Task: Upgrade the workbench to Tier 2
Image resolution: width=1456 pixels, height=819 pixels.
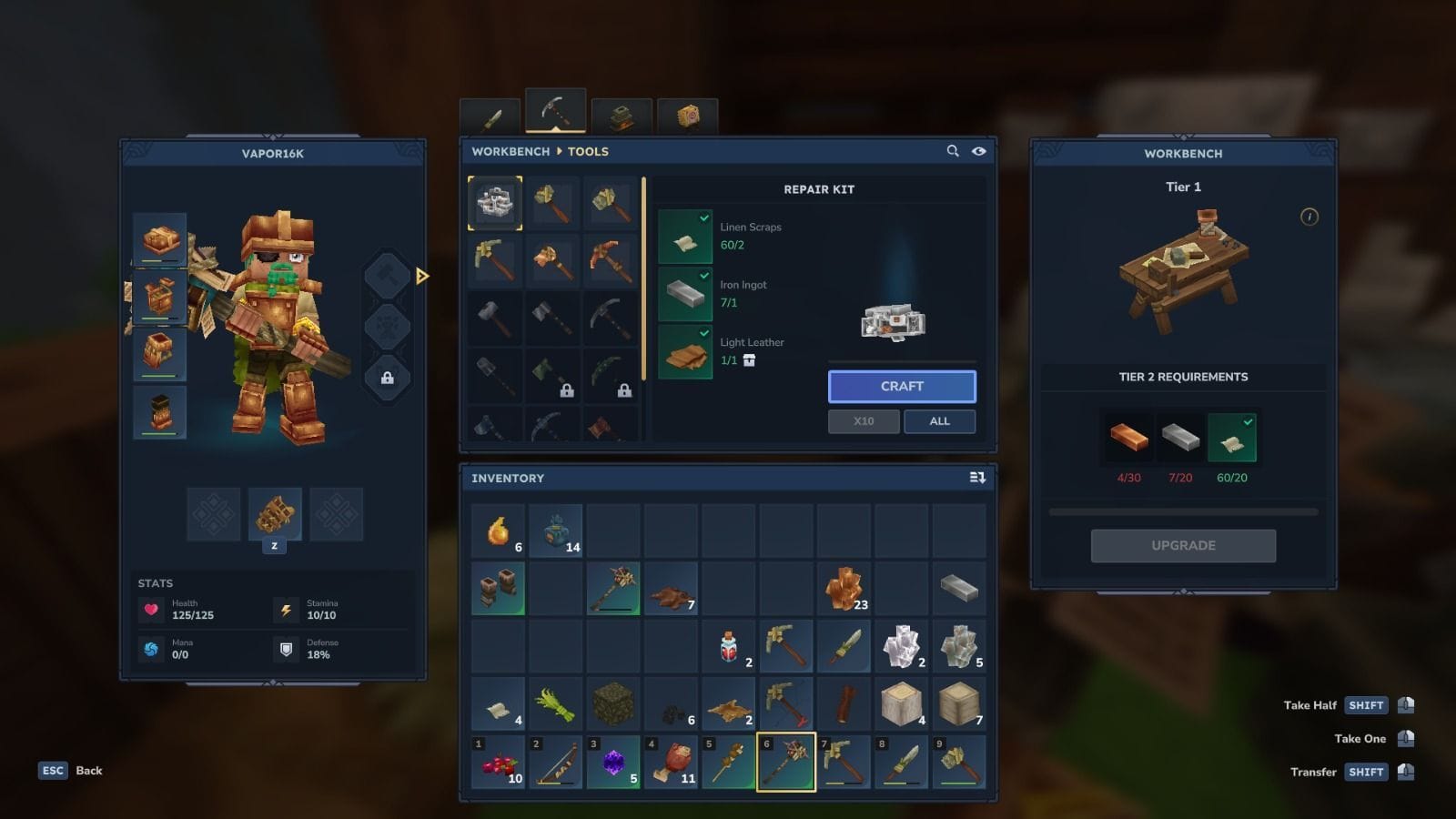Action: pyautogui.click(x=1183, y=546)
